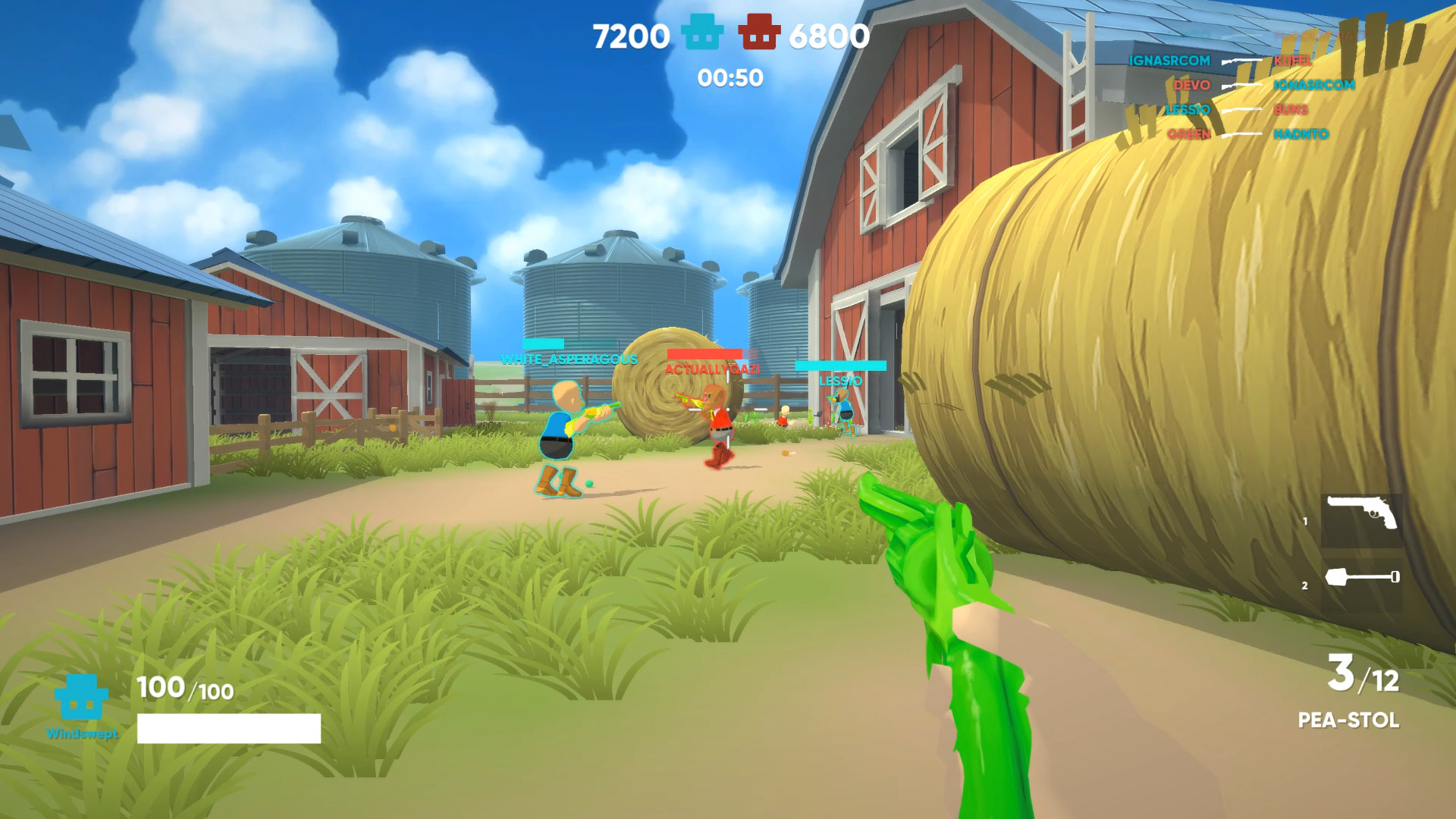Viewport: 1456px width, 819px height.
Task: Click the rifle icon between IGNASRCOM and KUFEL
Action: click(x=1242, y=60)
